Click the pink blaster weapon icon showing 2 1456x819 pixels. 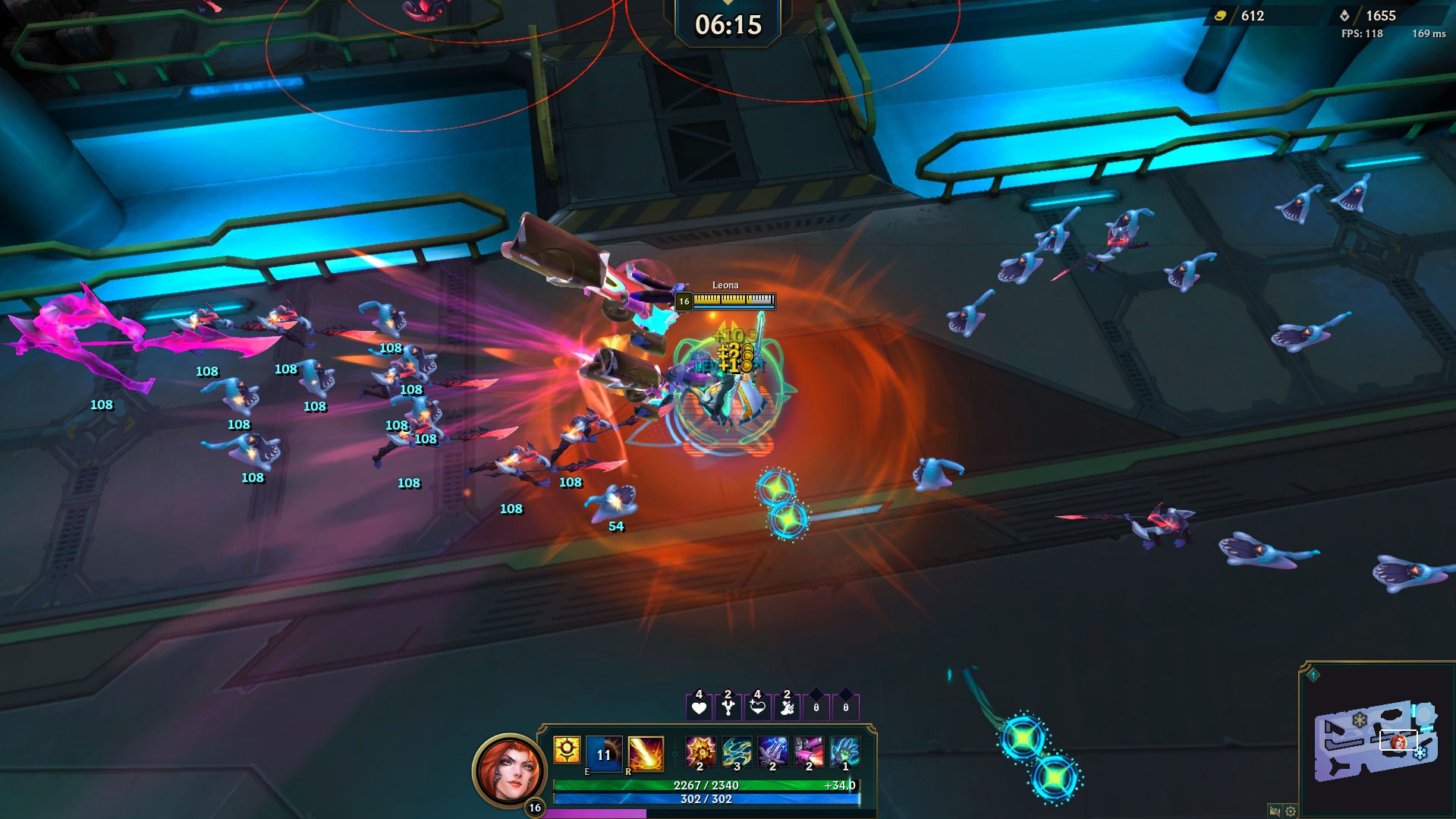tap(807, 751)
